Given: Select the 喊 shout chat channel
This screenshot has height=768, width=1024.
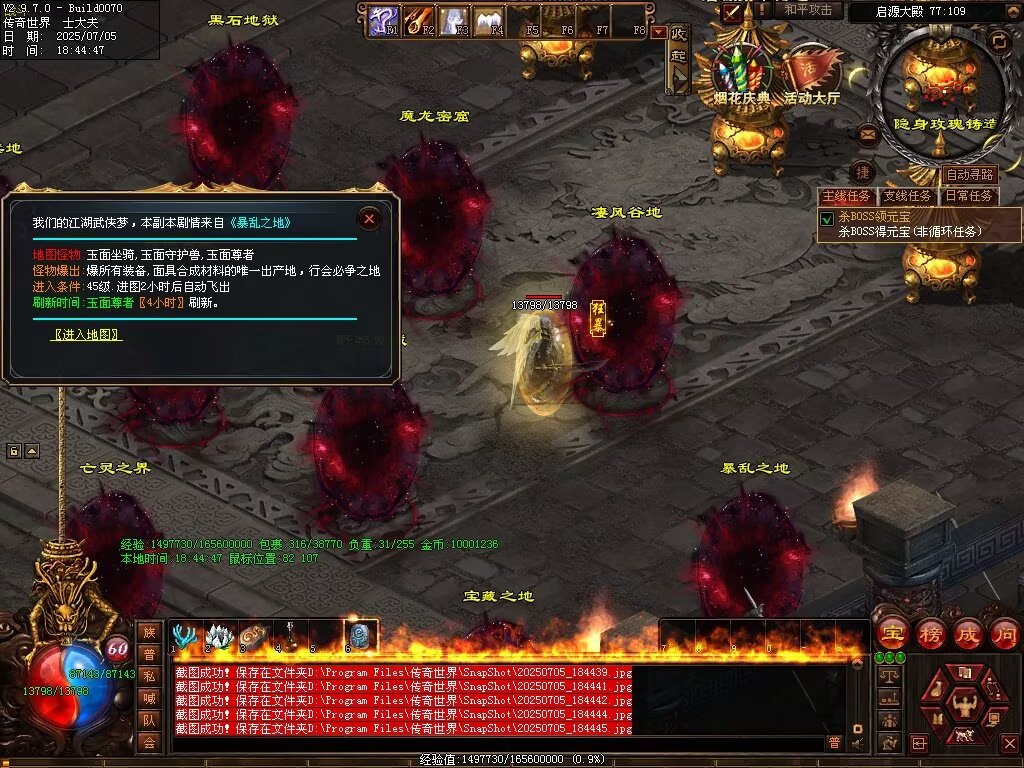Looking at the screenshot, I should (149, 697).
